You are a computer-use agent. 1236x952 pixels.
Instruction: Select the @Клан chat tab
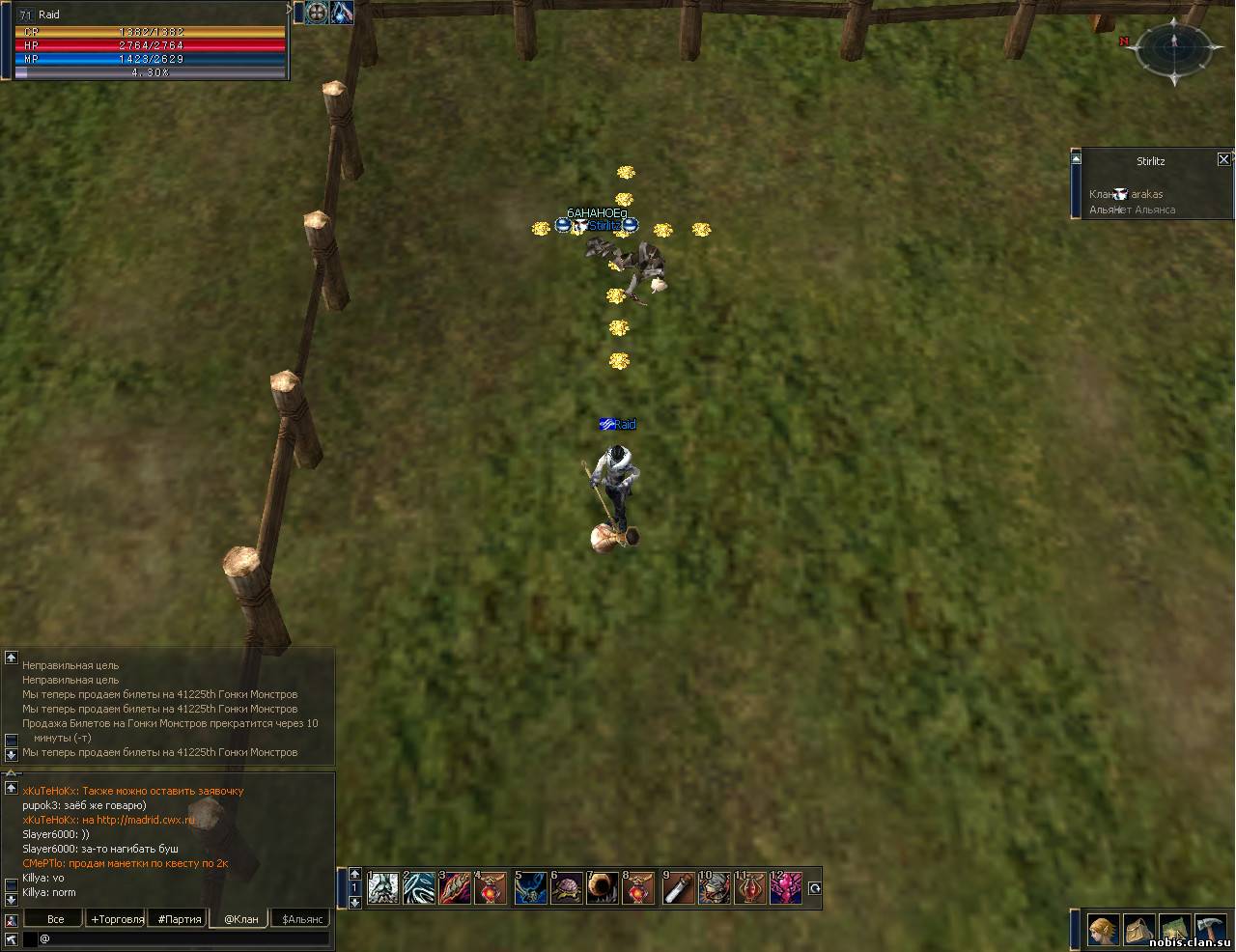(241, 919)
